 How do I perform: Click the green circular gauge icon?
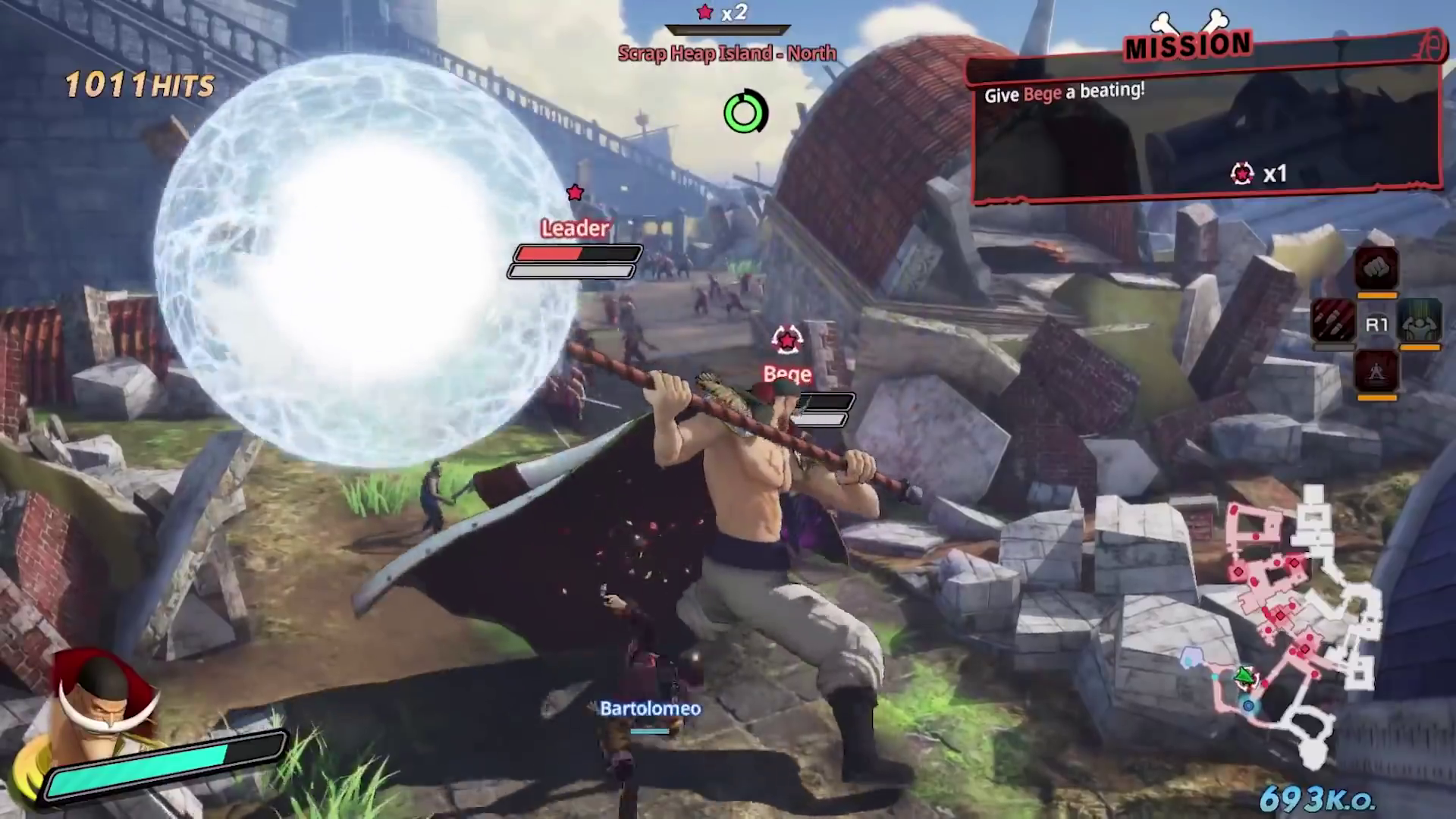745,113
